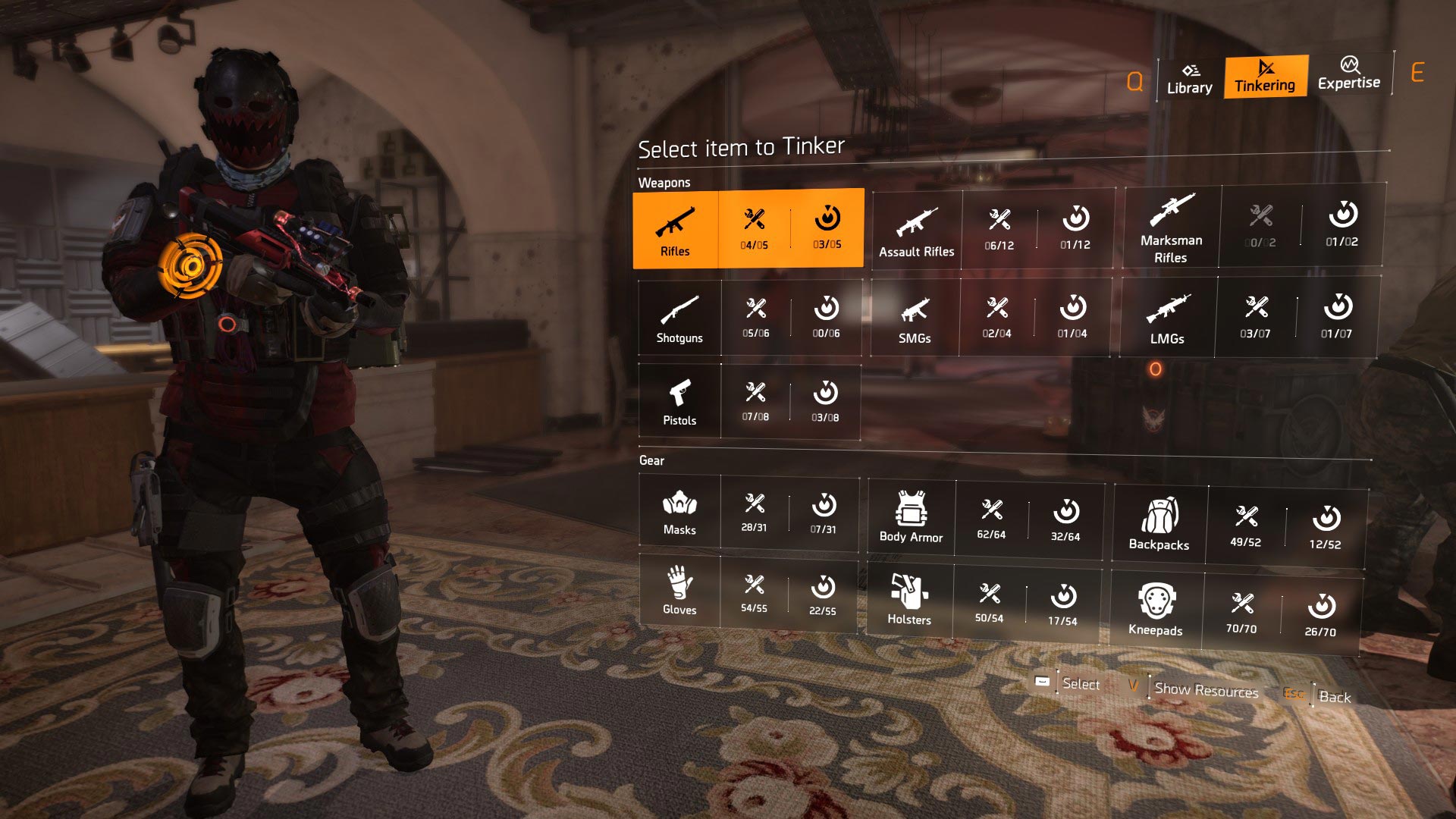Image resolution: width=1456 pixels, height=819 pixels.
Task: Choose Body Armor gear category
Action: point(911,517)
